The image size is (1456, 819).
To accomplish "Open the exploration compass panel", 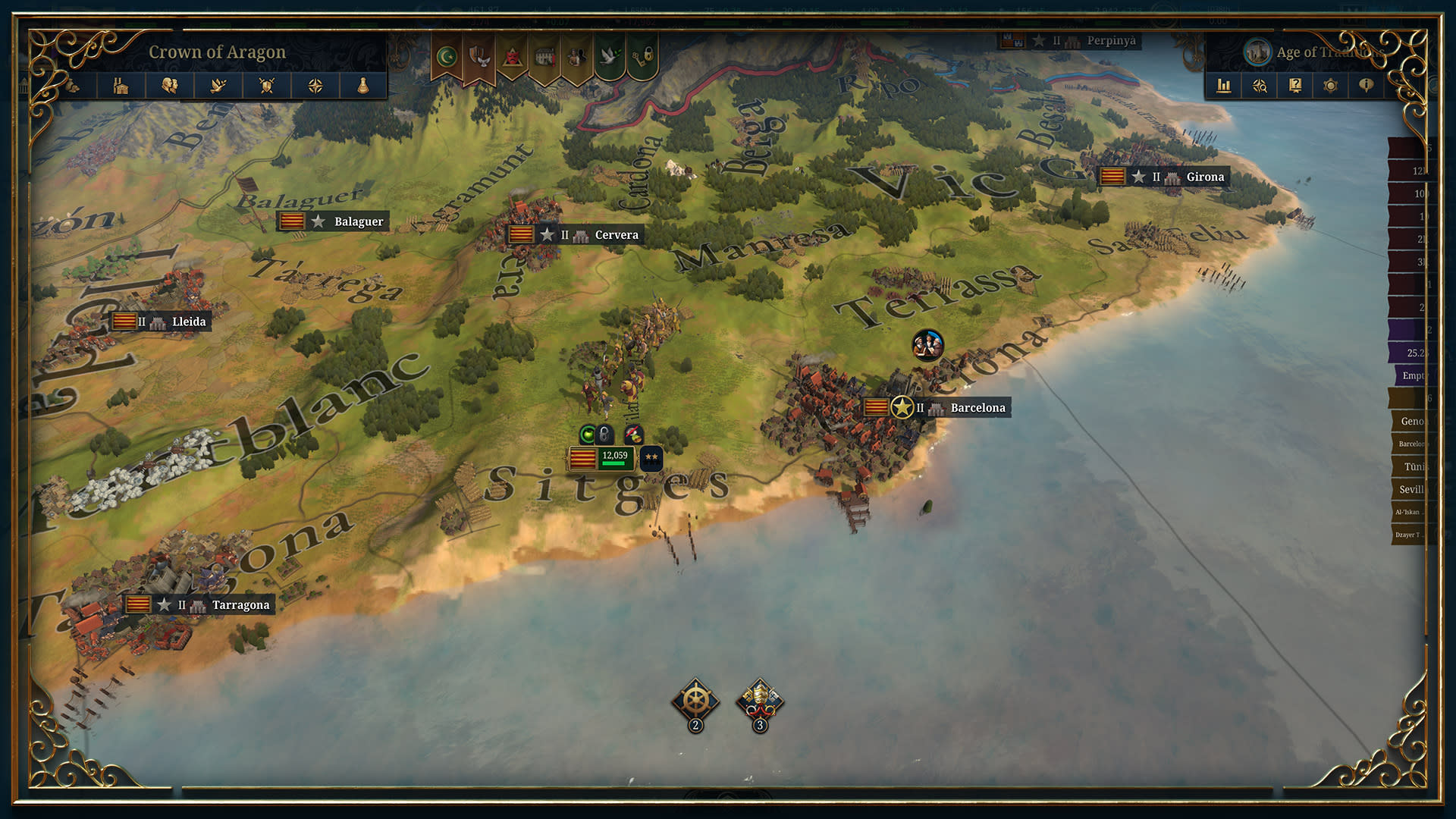I will coord(316,86).
